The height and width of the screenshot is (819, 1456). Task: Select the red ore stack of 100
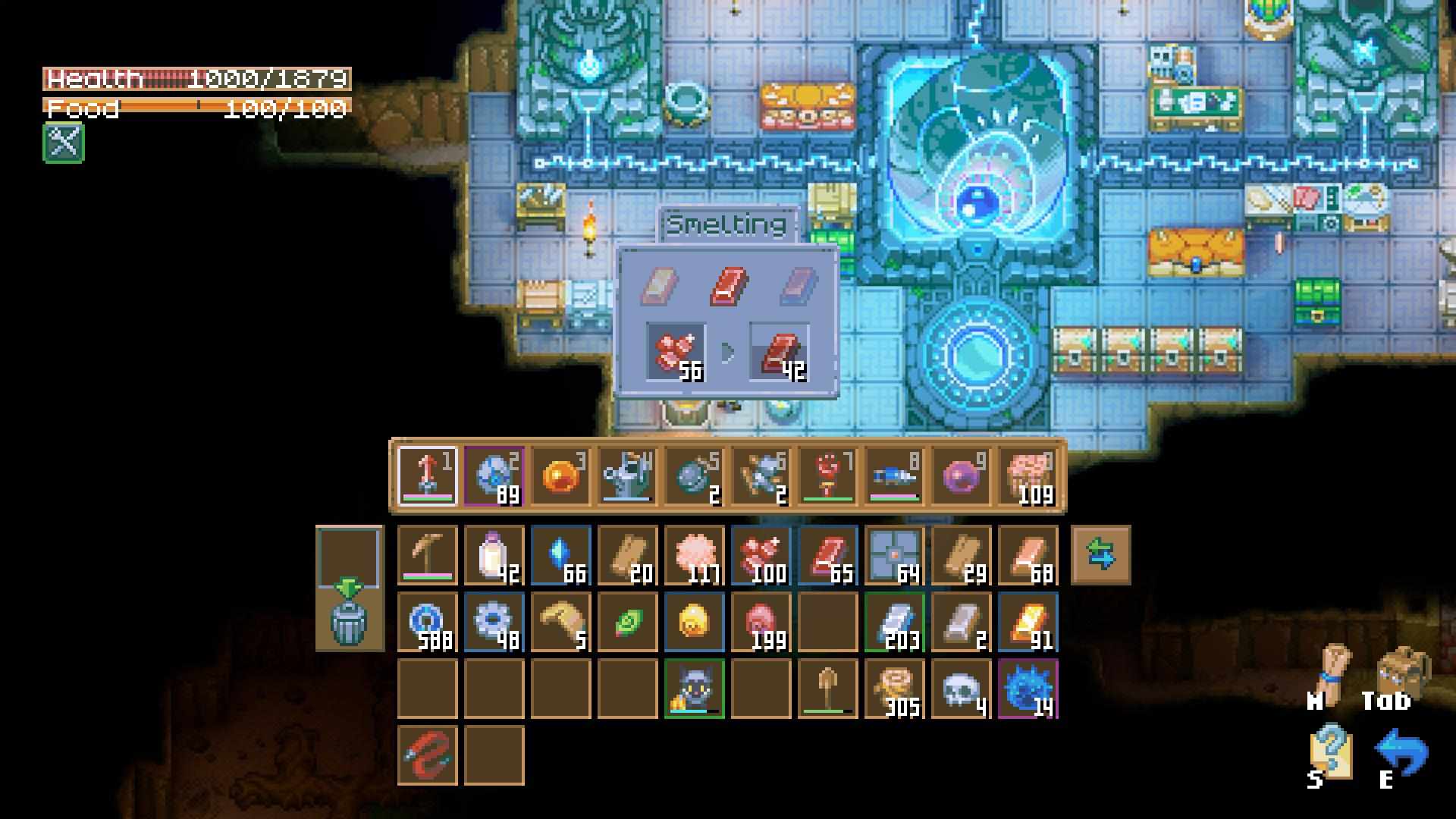coord(761,556)
